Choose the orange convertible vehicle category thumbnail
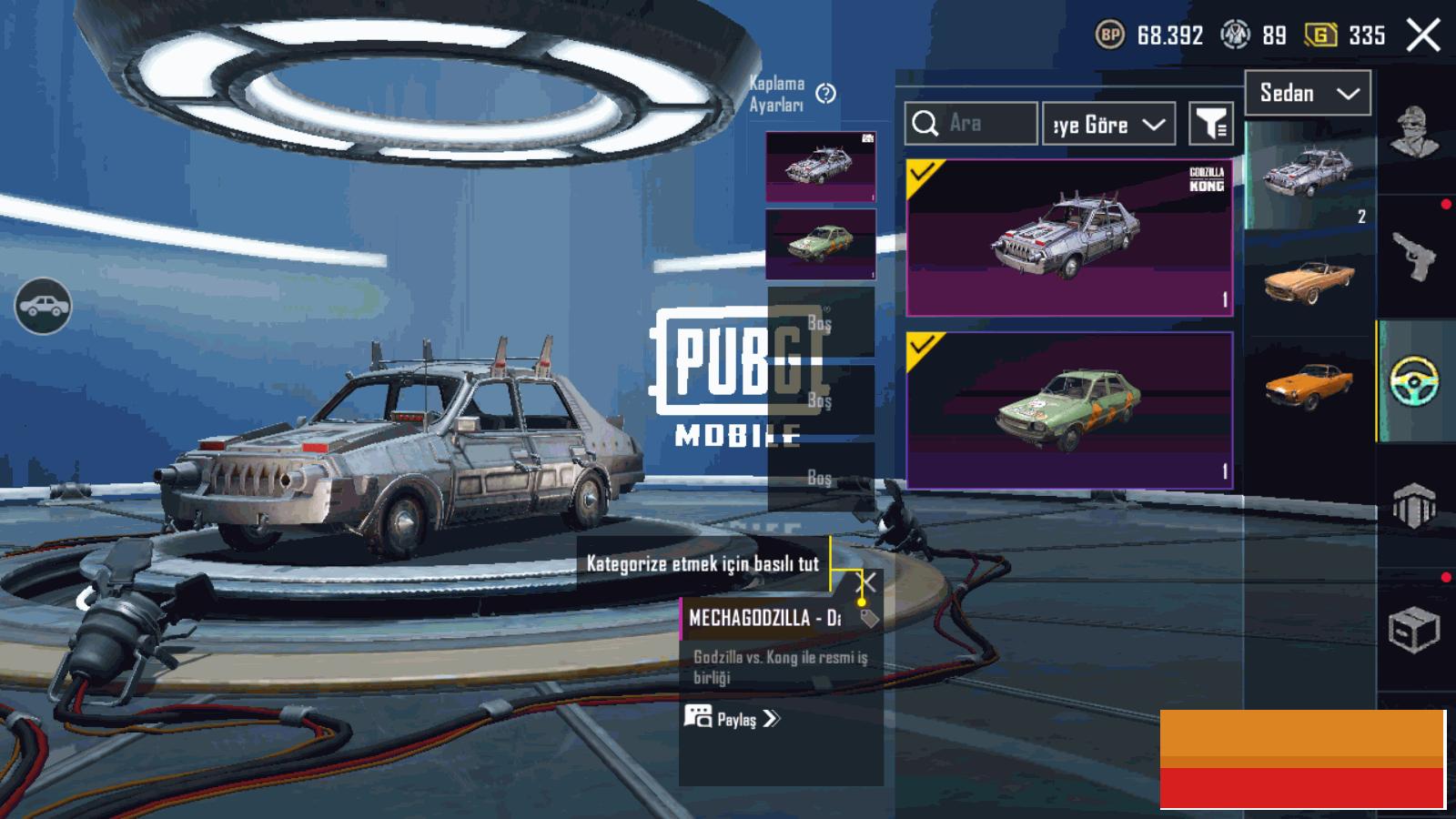Image resolution: width=1456 pixels, height=819 pixels. click(1309, 280)
